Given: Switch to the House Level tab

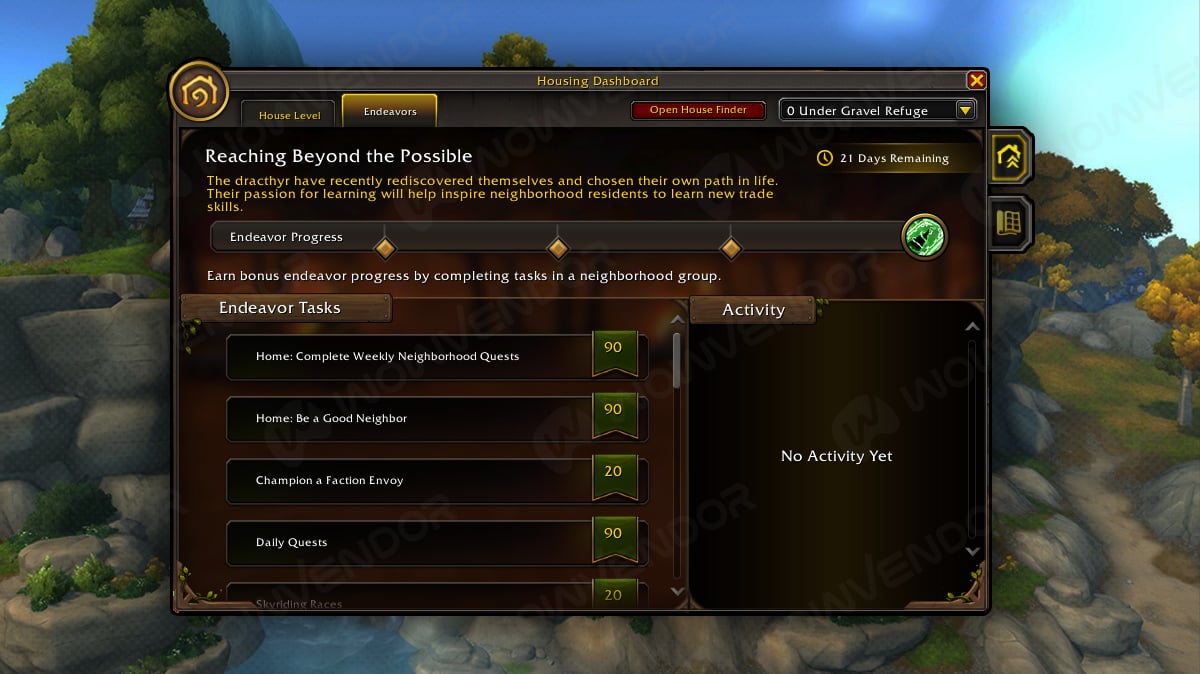Looking at the screenshot, I should (x=289, y=115).
